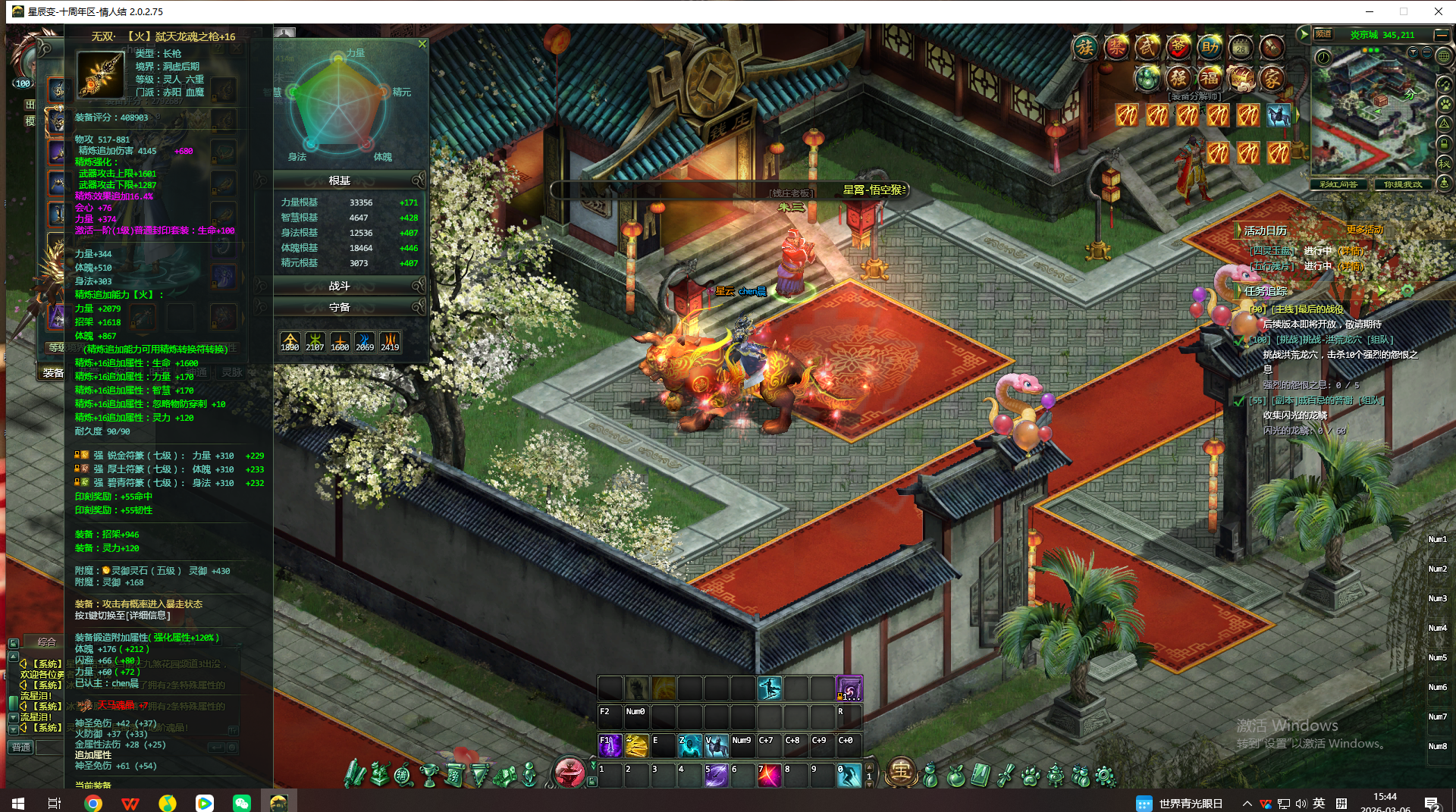Open the 助 helper icon
Screen dimensions: 1456x812
pyautogui.click(x=1209, y=48)
